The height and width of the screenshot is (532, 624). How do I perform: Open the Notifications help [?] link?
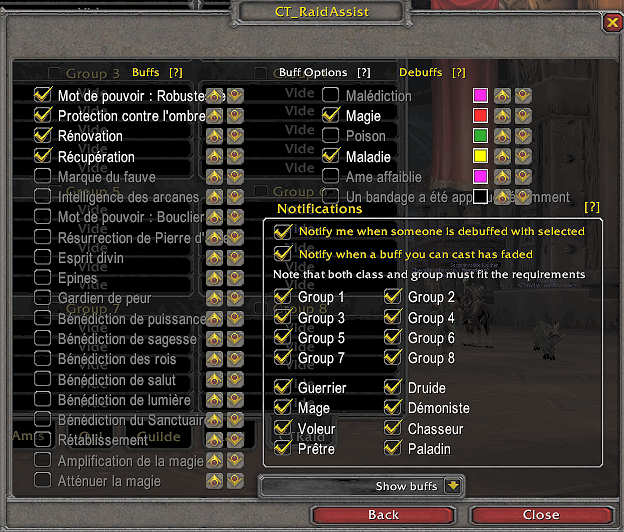click(x=592, y=207)
